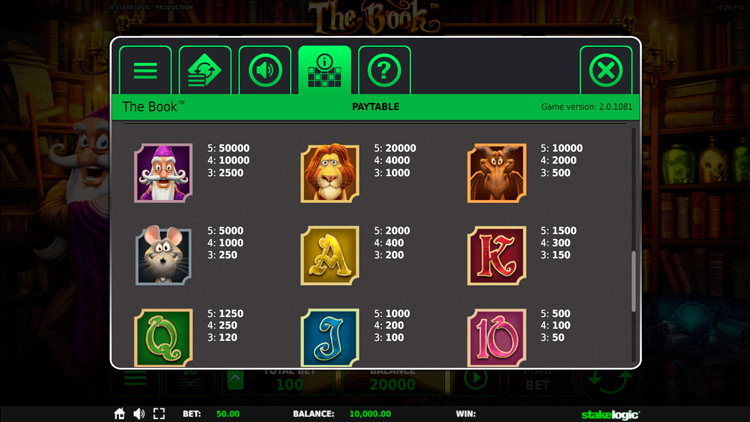Close the paytable panel

(606, 71)
